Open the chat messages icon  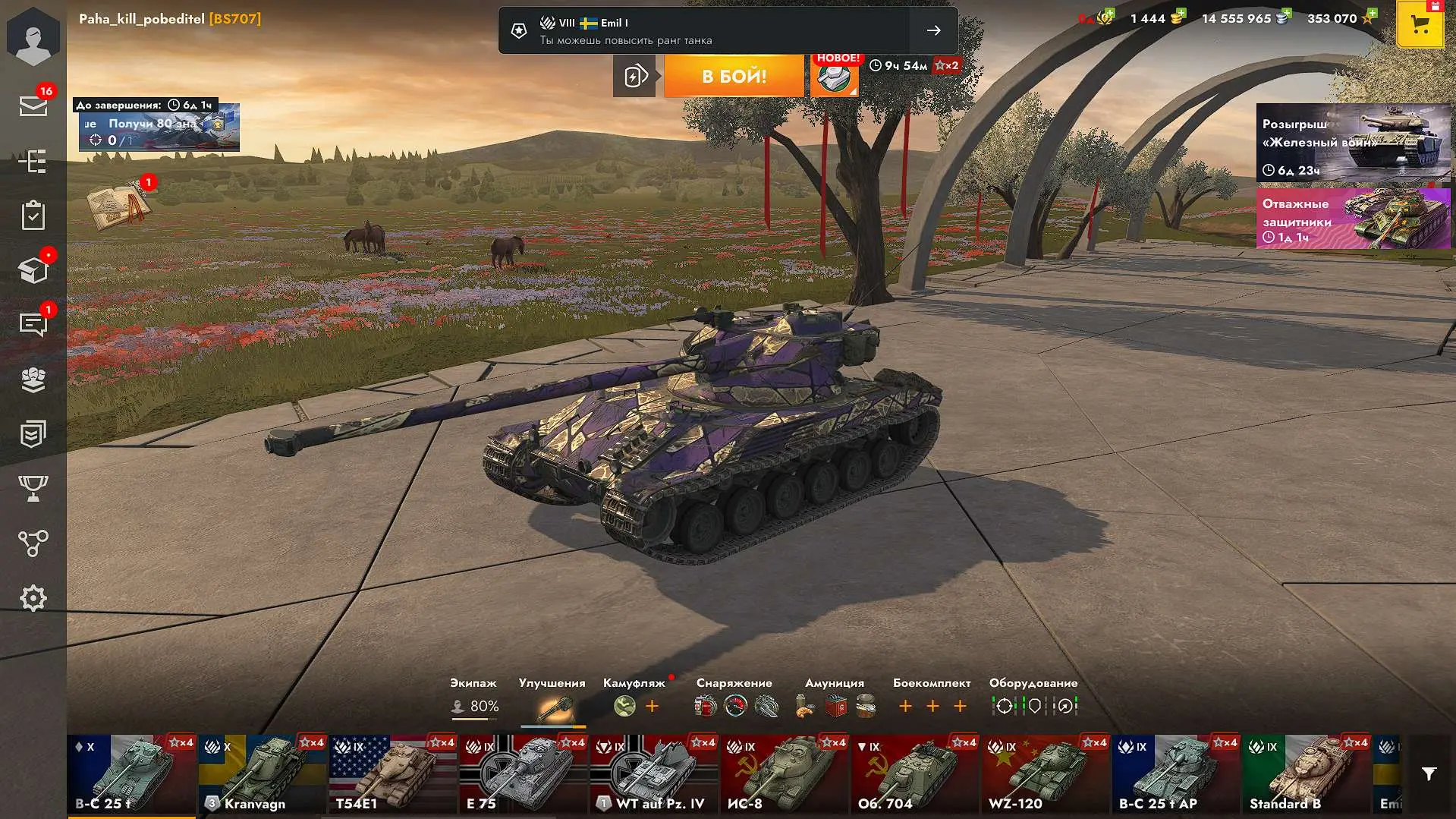click(x=33, y=324)
